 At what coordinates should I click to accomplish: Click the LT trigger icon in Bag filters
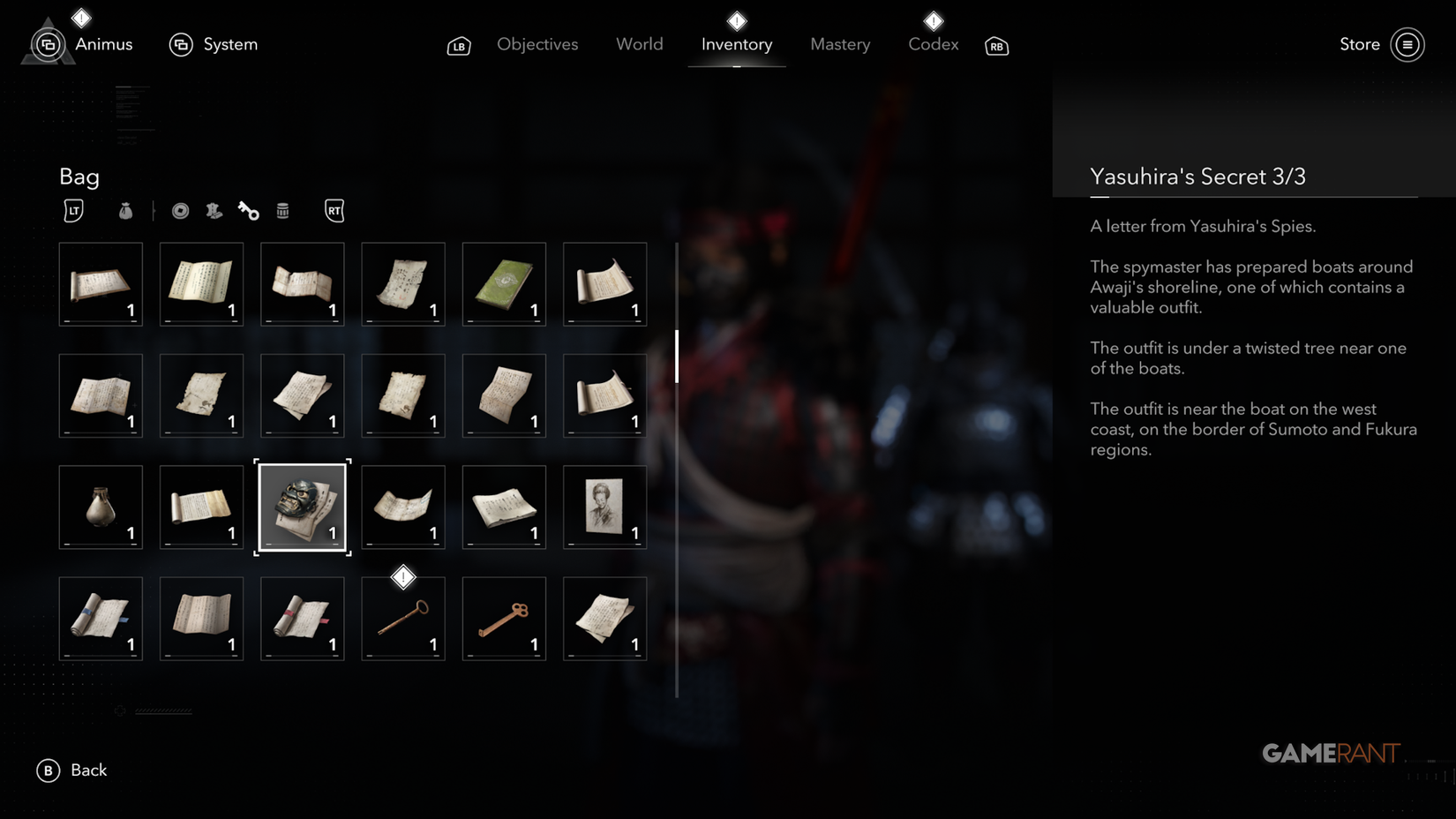tap(74, 211)
